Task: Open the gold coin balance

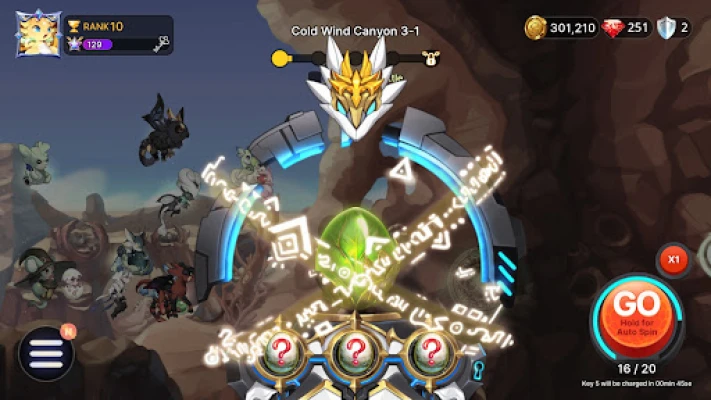Action: [561, 28]
